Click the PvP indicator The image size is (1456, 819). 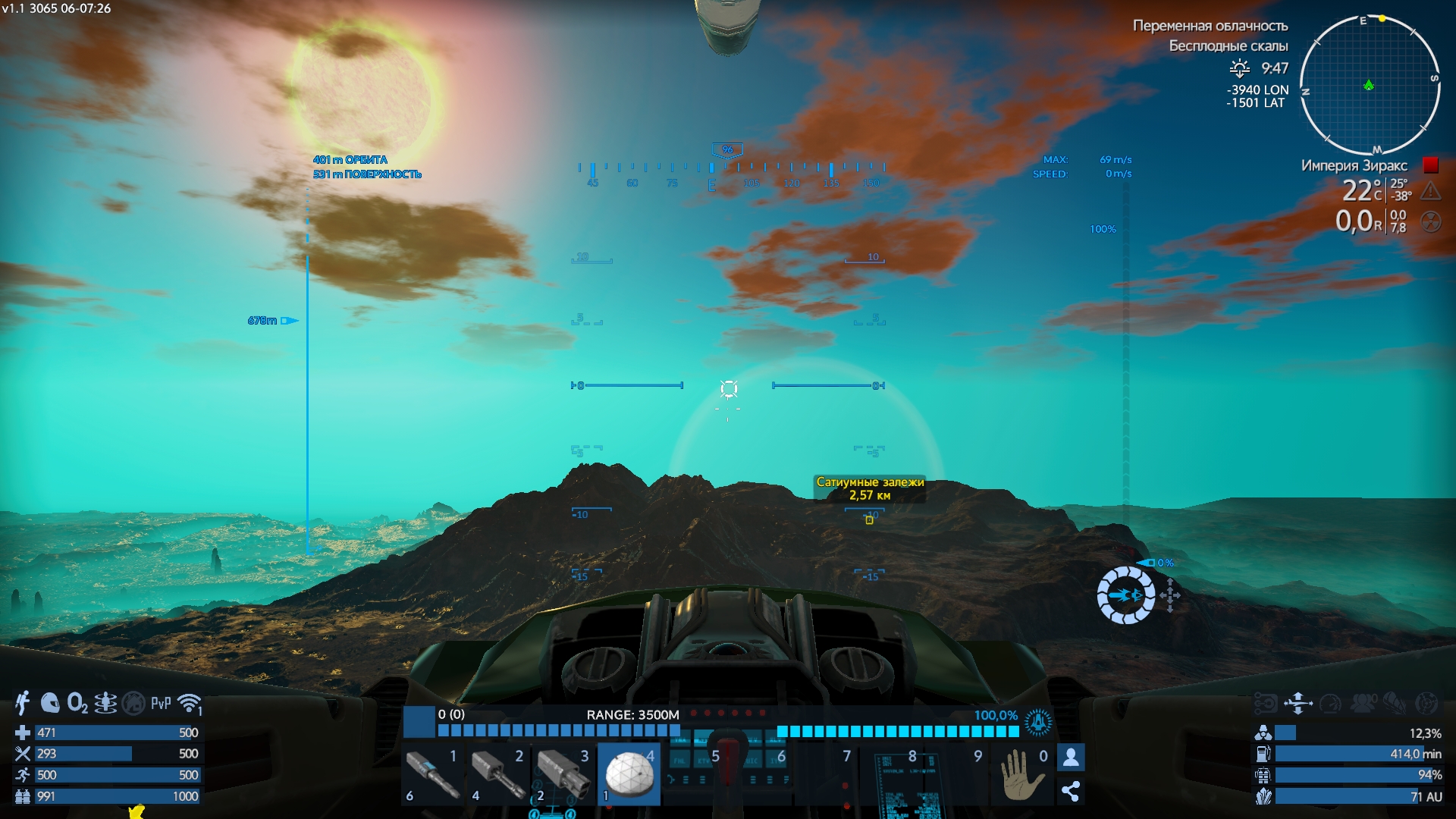point(161,703)
